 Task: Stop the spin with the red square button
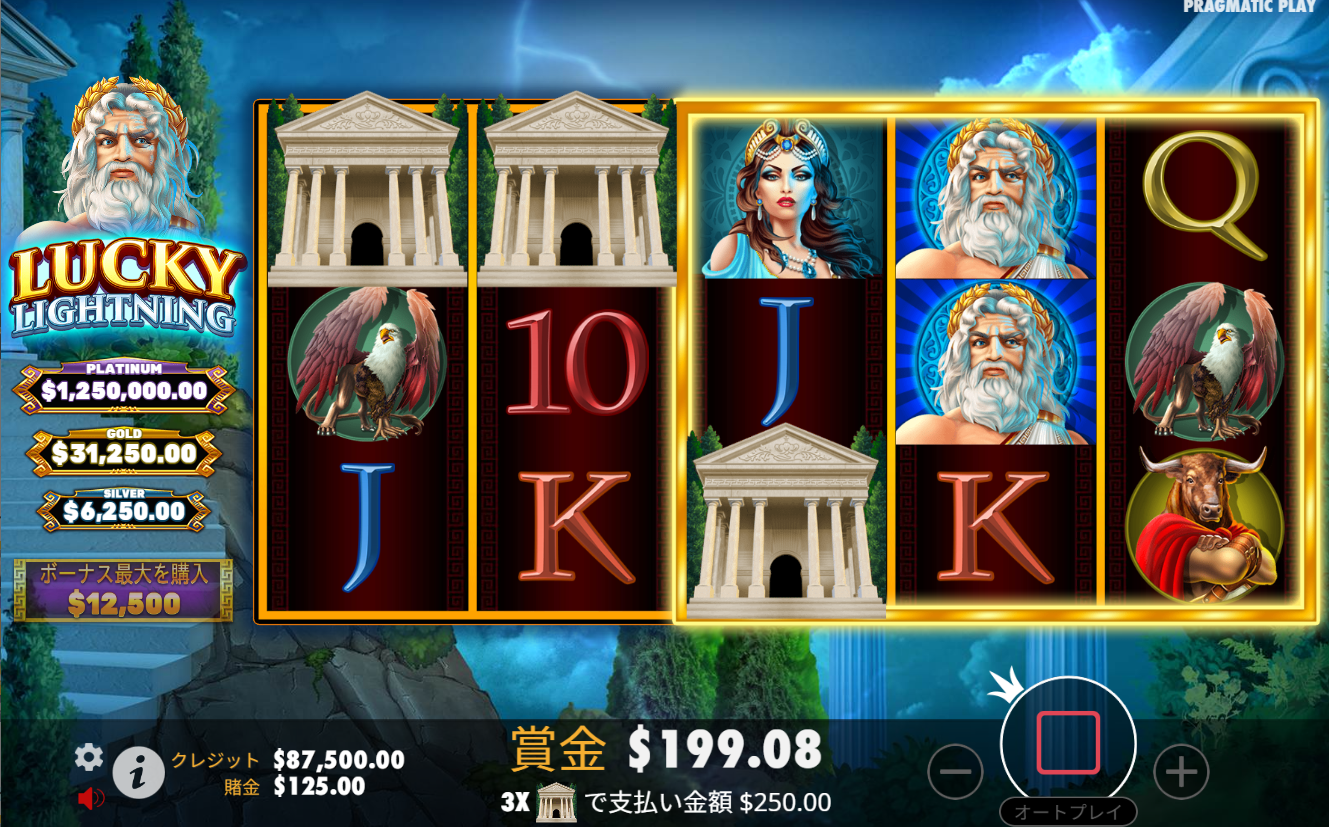click(1068, 743)
